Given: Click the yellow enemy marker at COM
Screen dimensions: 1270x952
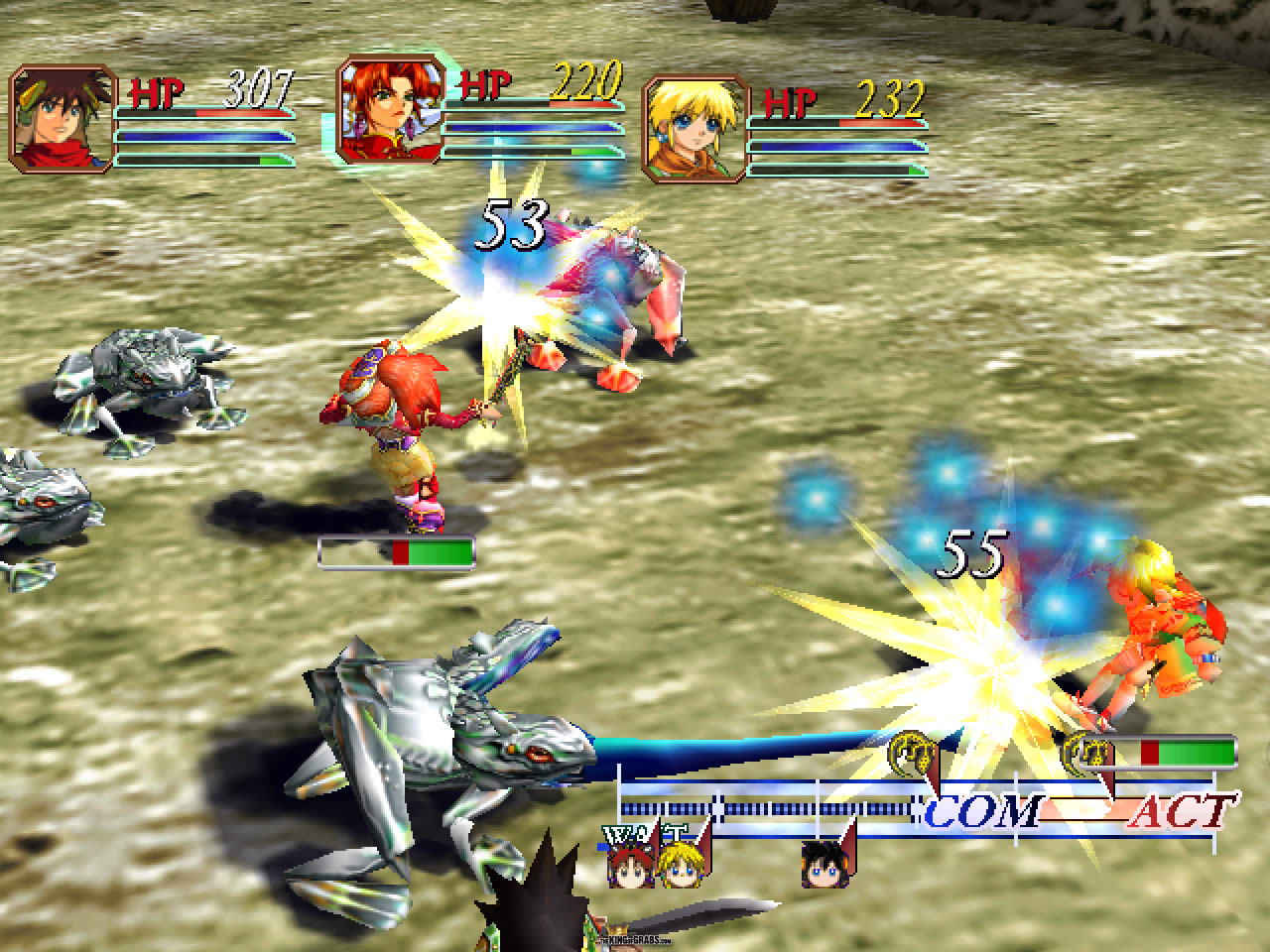Looking at the screenshot, I should point(915,756).
